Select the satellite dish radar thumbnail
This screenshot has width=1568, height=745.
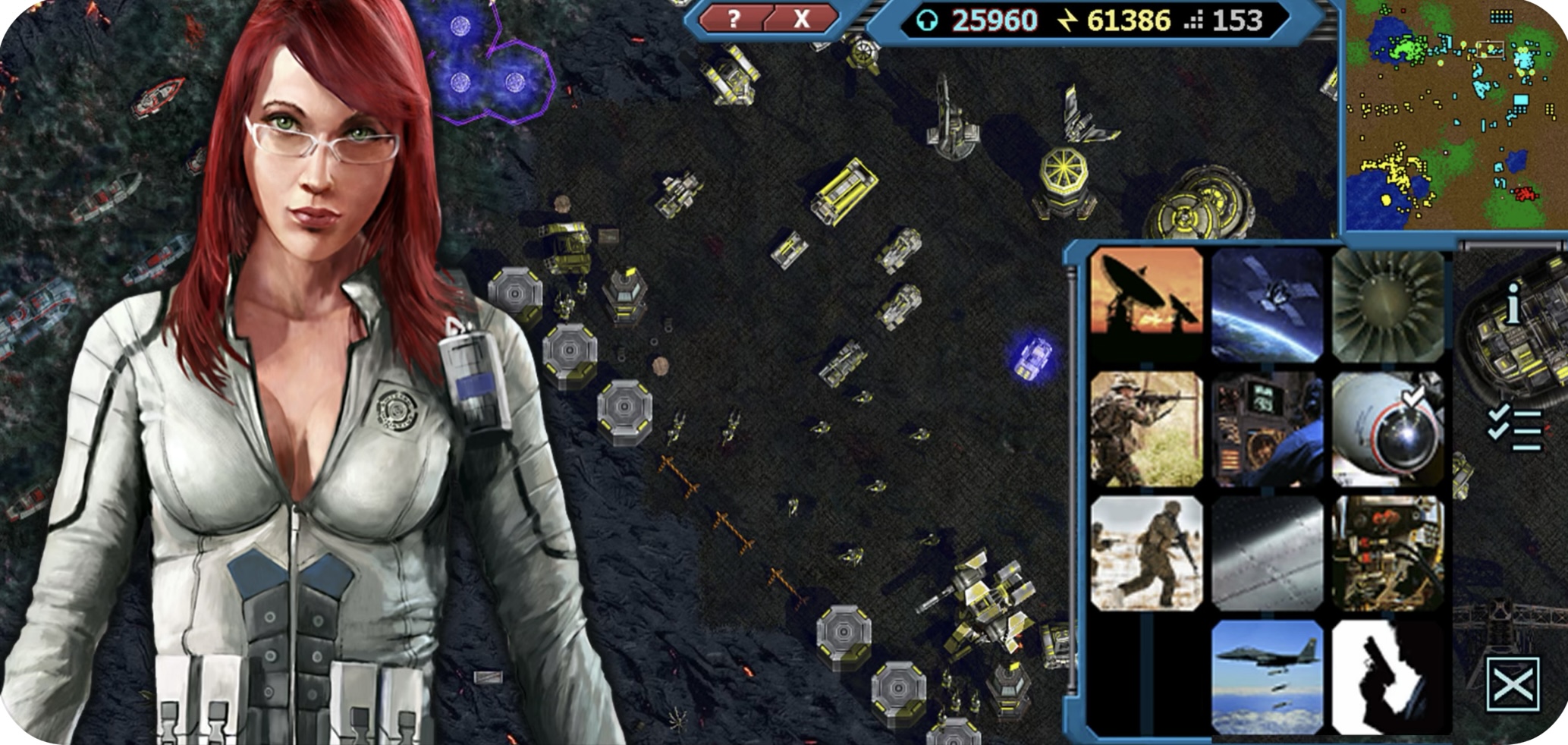1146,303
